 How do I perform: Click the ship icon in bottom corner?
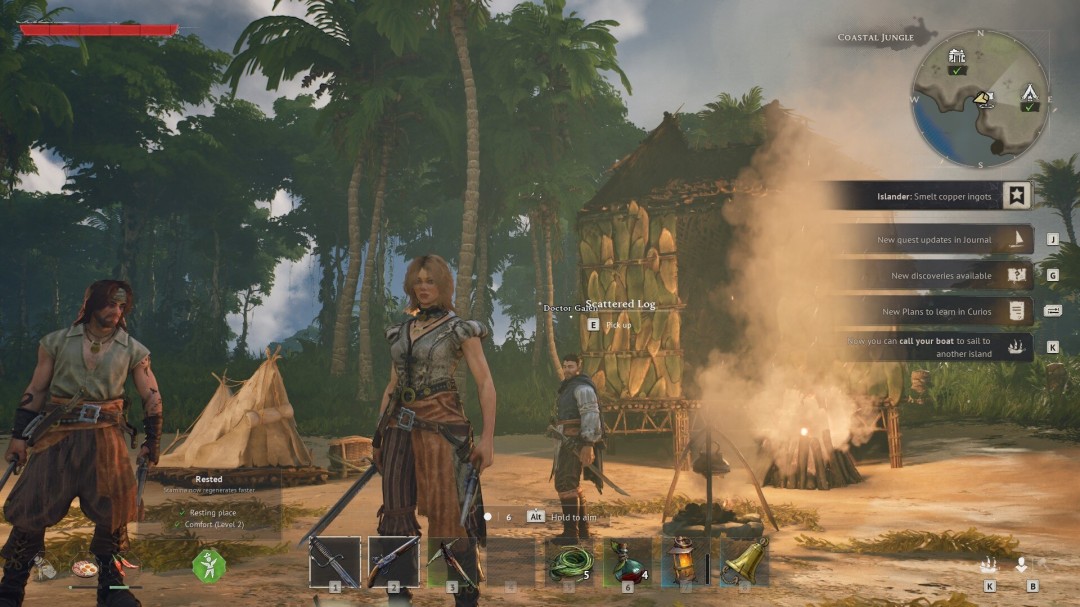pyautogui.click(x=990, y=565)
